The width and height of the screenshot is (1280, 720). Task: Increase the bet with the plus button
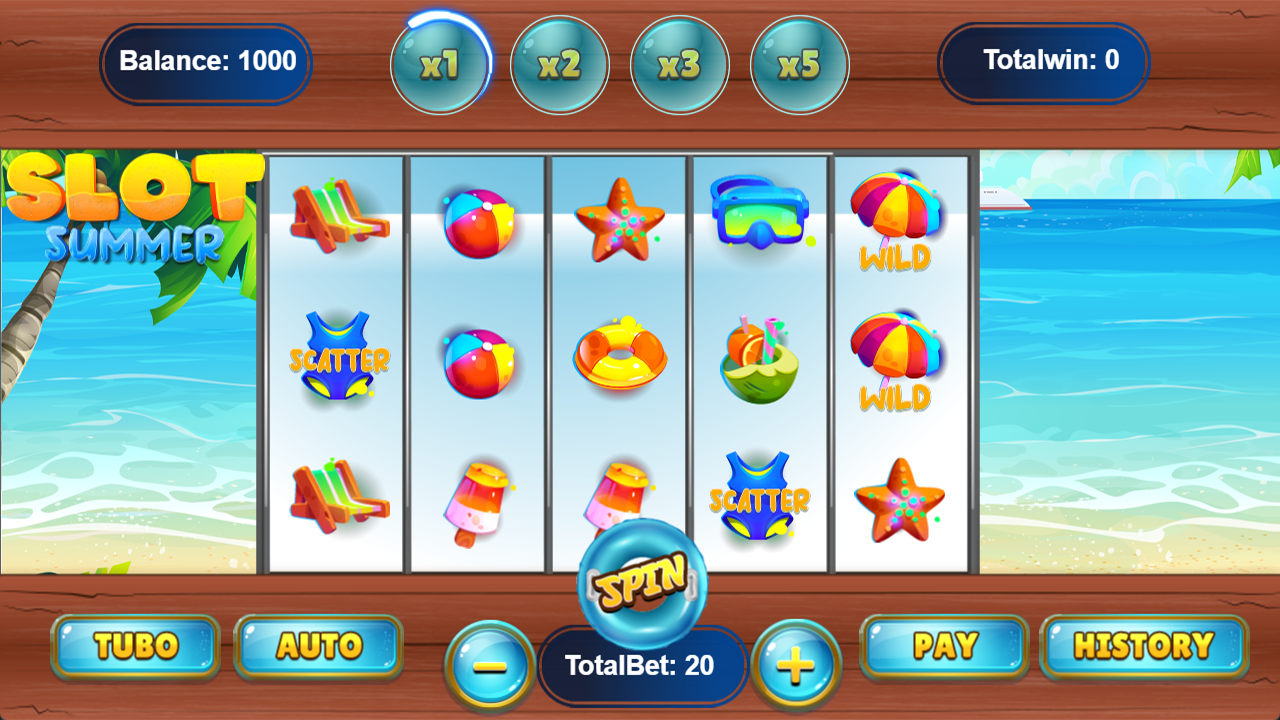pyautogui.click(x=795, y=663)
